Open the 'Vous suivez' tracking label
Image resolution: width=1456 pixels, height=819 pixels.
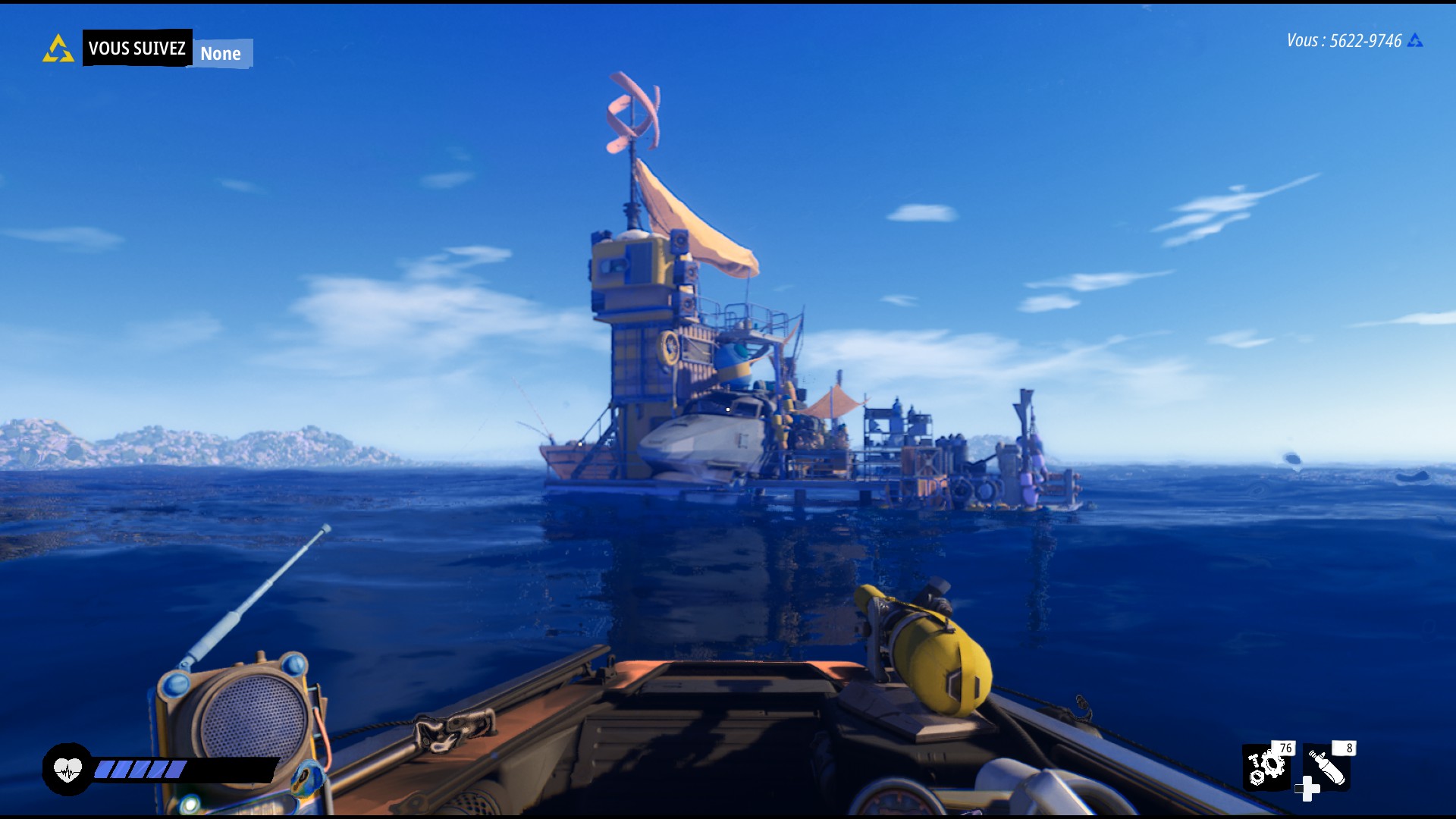coord(137,49)
